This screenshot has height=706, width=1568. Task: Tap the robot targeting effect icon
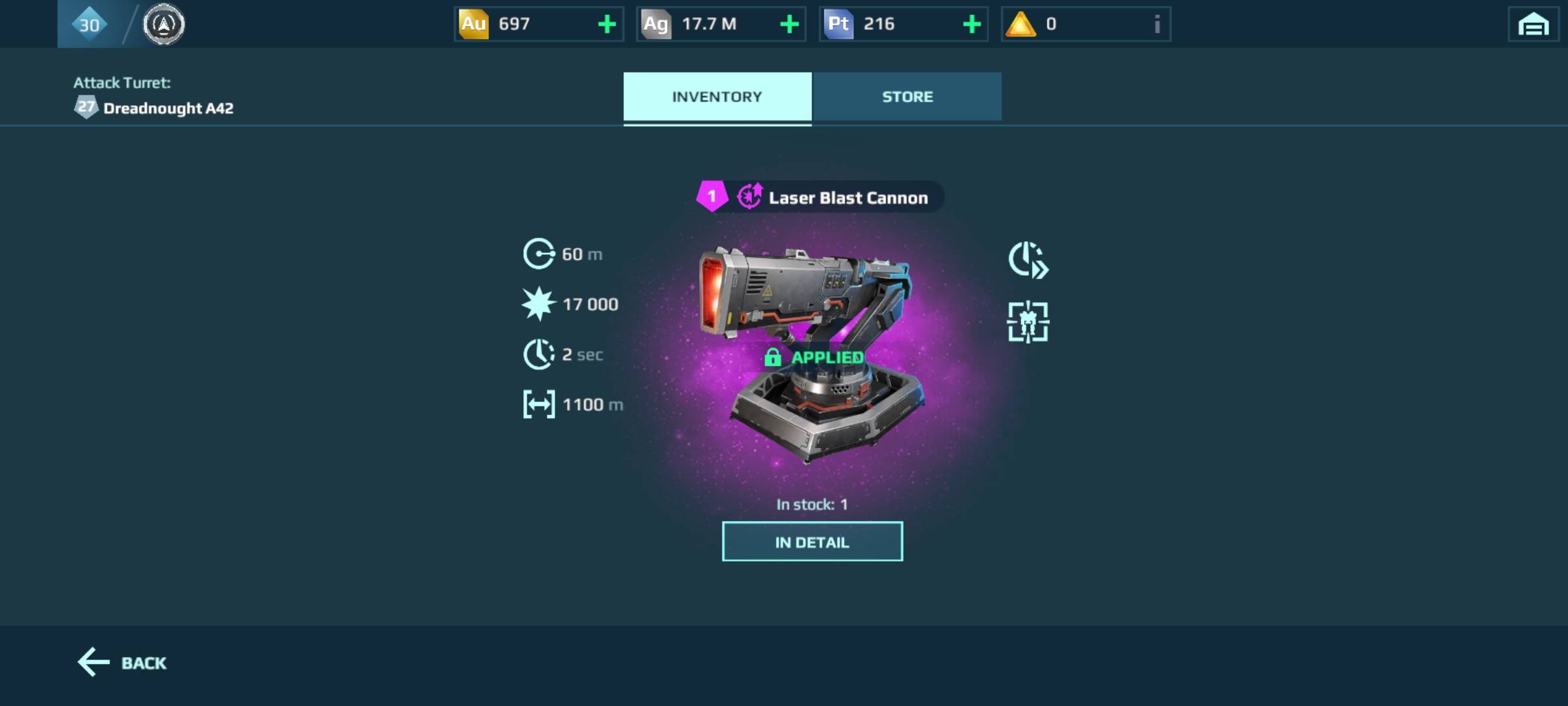click(1028, 322)
